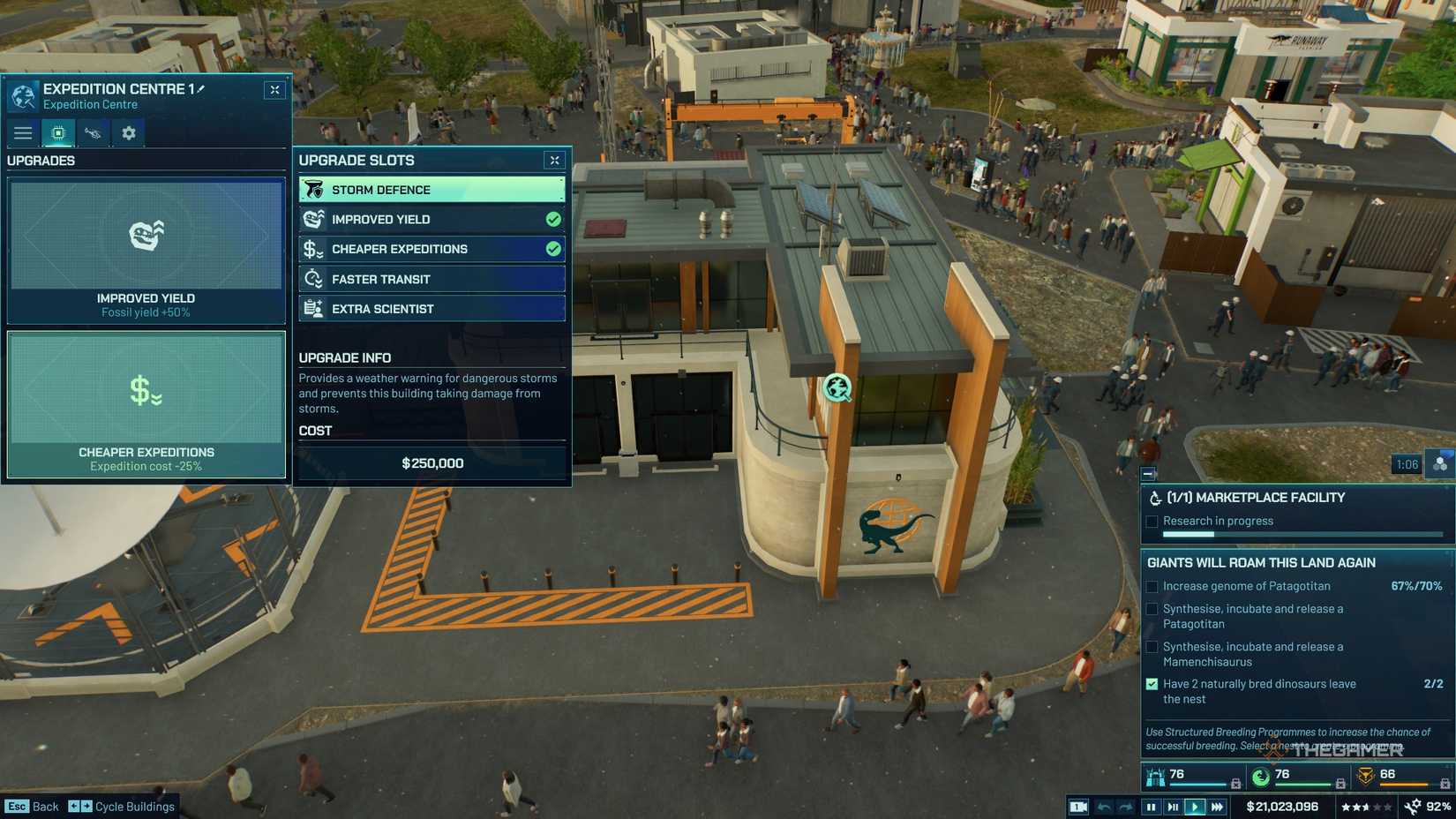Select the Storm Defence shield icon
1456x819 pixels.
[313, 189]
